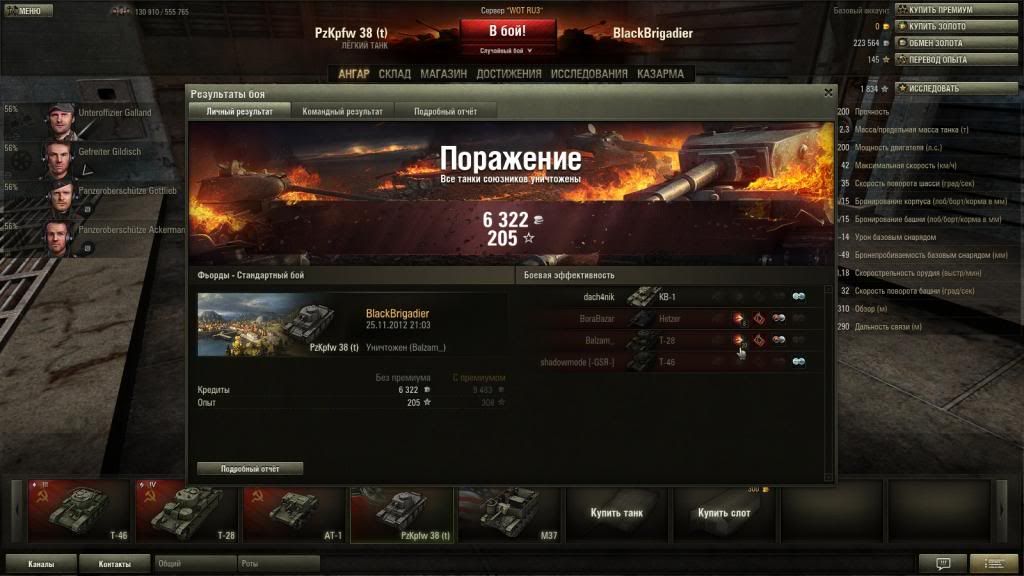Open the Казарма section
The width and height of the screenshot is (1024, 576).
pyautogui.click(x=660, y=74)
